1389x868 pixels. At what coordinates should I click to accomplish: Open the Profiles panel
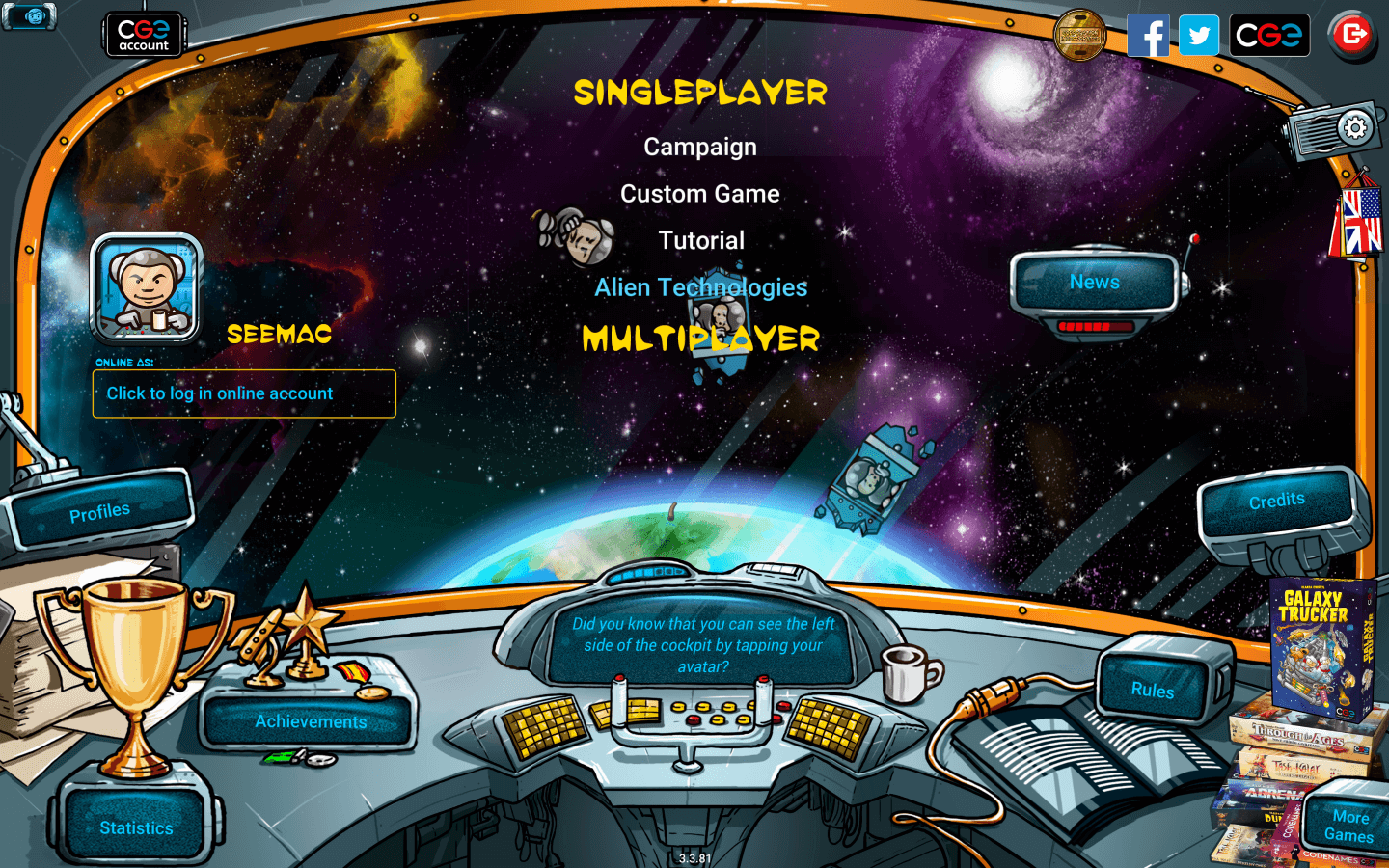click(100, 512)
